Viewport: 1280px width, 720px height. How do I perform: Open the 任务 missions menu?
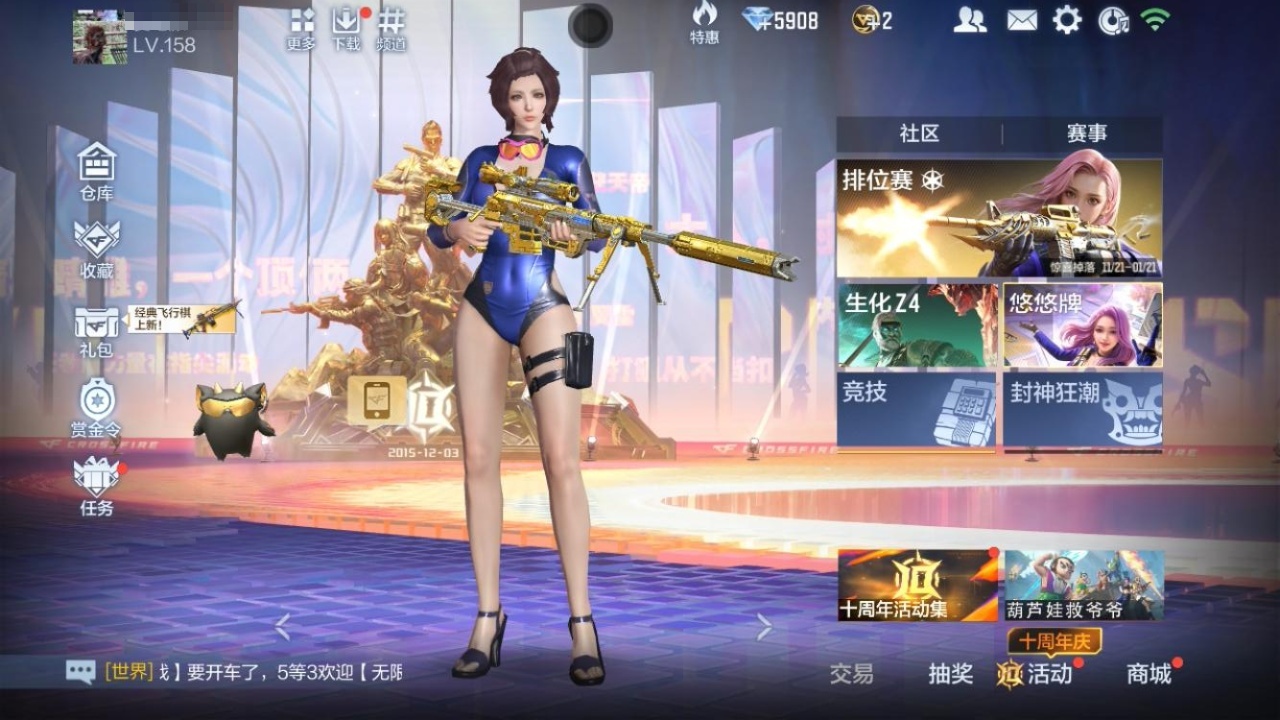[97, 484]
